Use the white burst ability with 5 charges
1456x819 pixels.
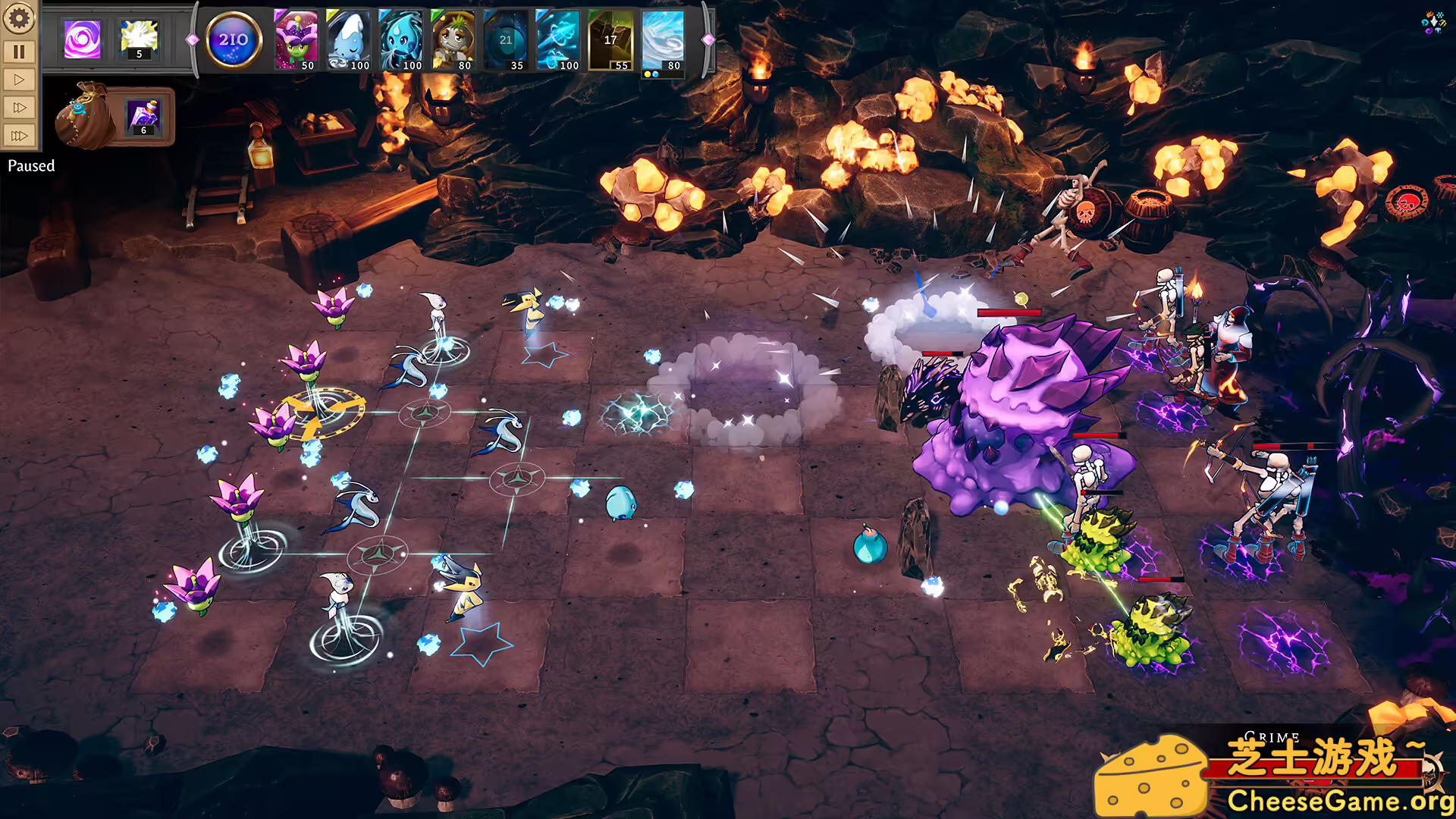coord(139,39)
